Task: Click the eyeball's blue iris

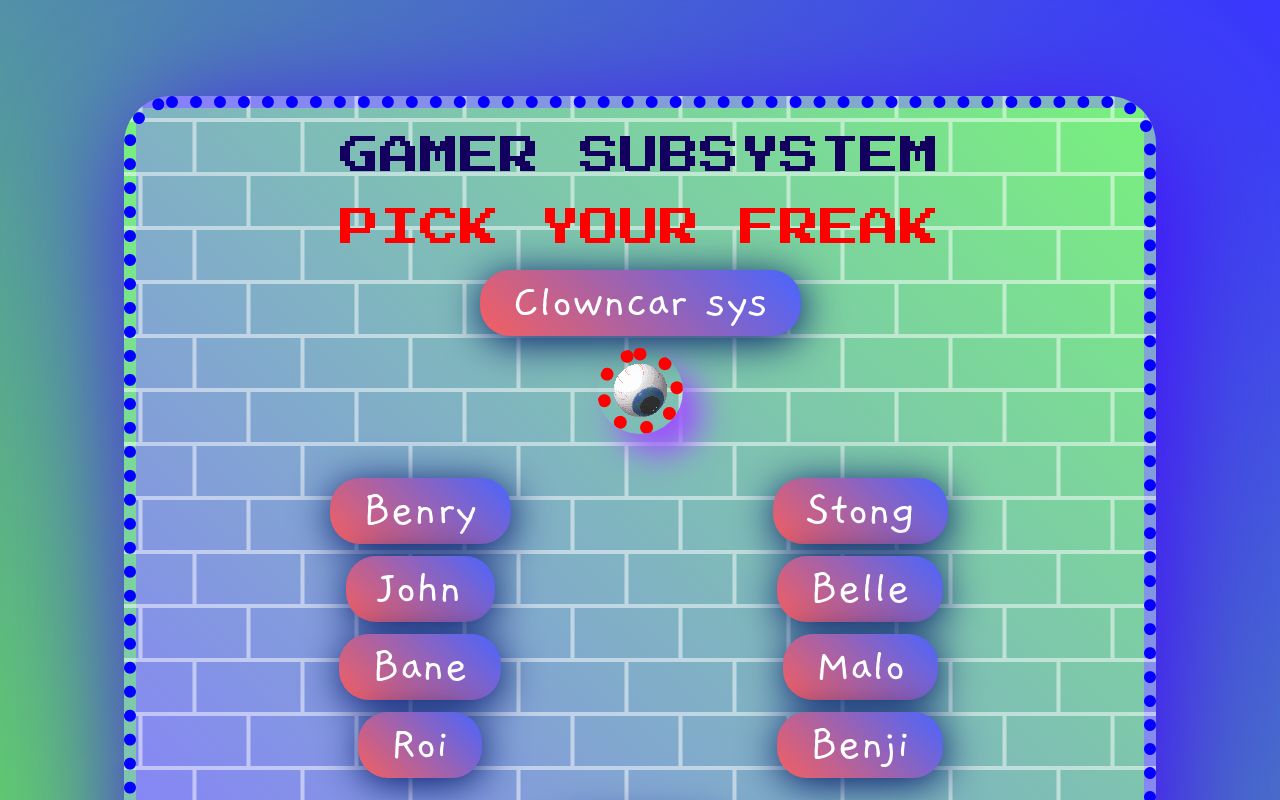Action: 648,400
